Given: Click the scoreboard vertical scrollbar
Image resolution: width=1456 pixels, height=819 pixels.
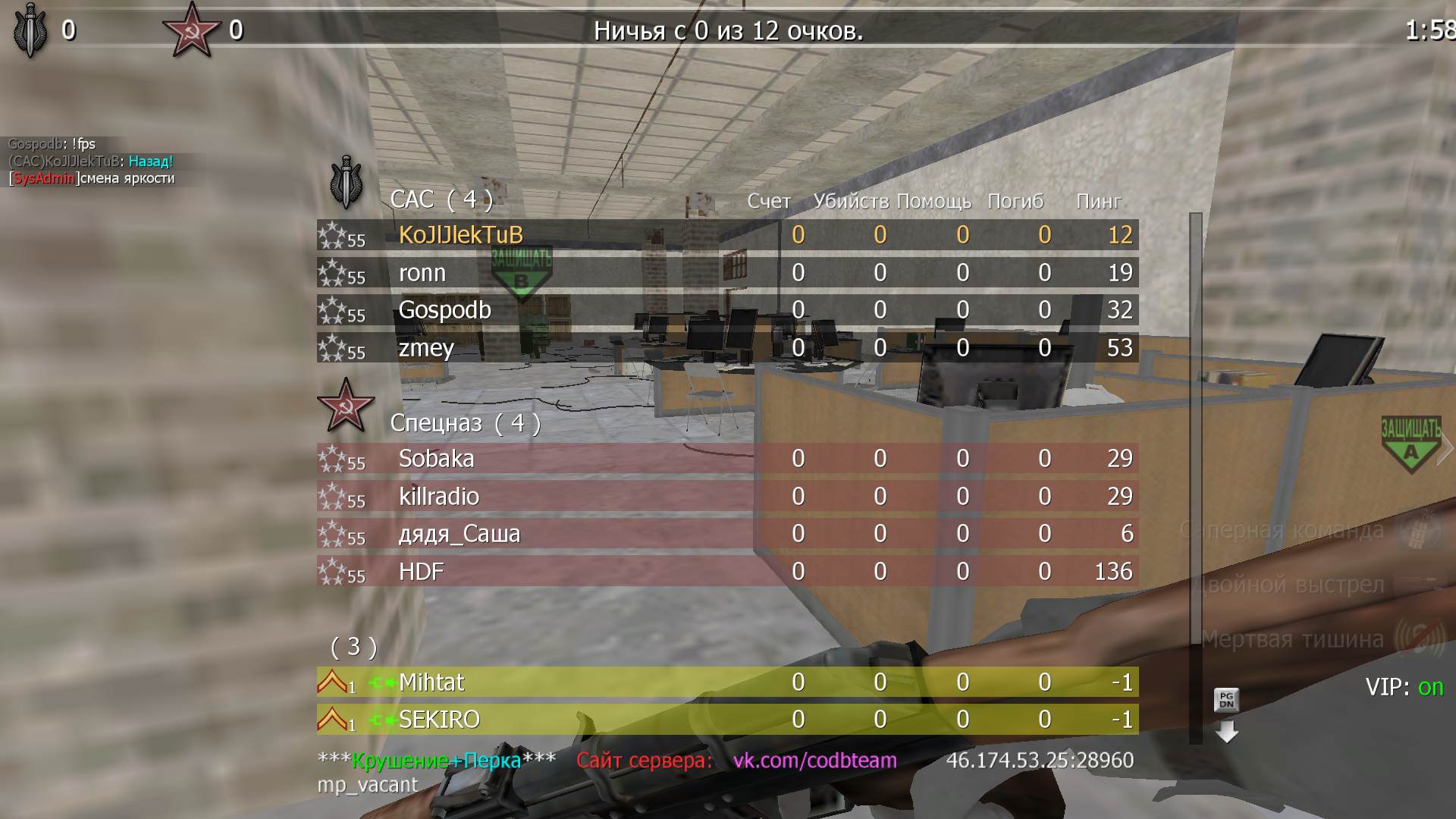Looking at the screenshot, I should pos(1196,455).
